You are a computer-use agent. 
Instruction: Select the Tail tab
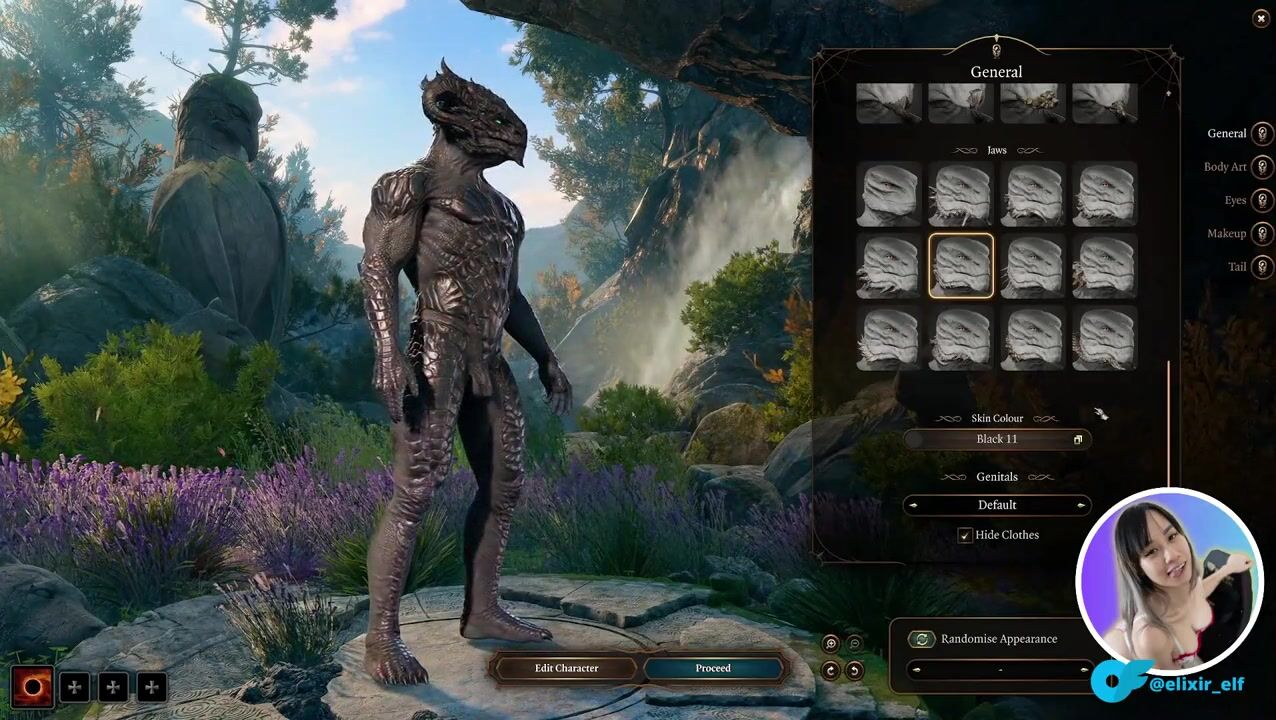pyautogui.click(x=1263, y=267)
